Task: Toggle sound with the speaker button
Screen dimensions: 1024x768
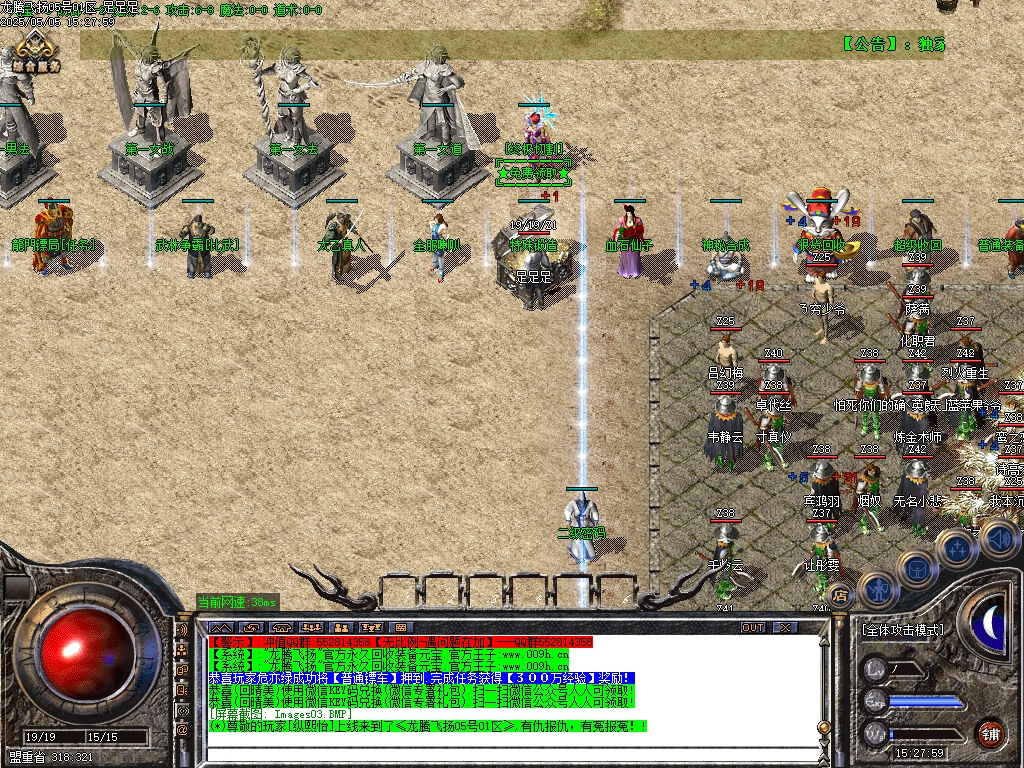Action: coord(998,539)
